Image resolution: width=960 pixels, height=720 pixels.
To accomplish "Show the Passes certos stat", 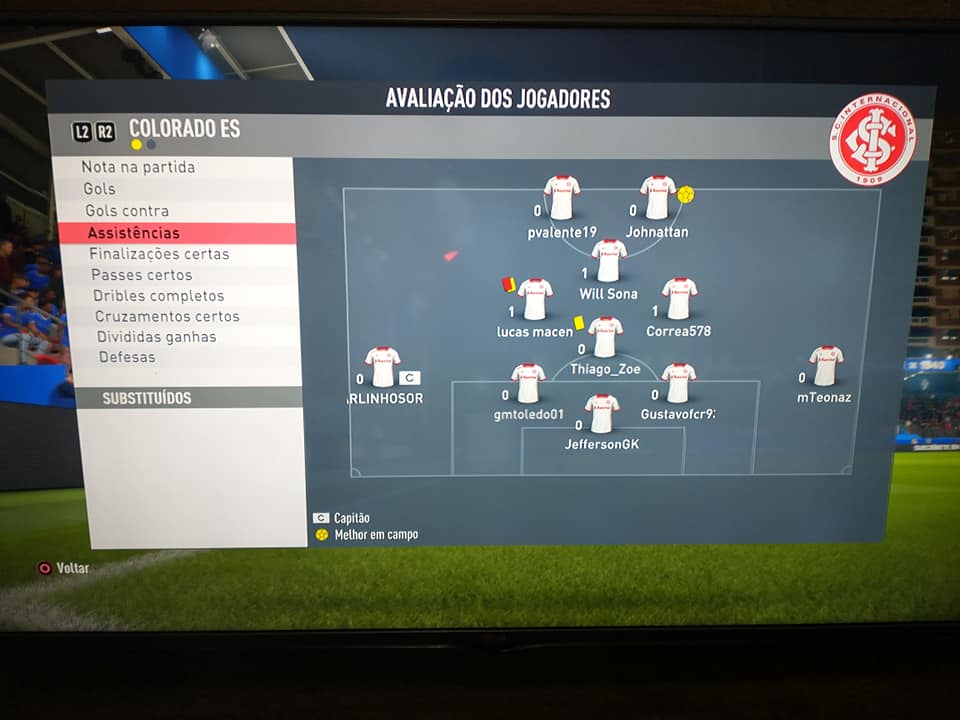I will click(142, 275).
